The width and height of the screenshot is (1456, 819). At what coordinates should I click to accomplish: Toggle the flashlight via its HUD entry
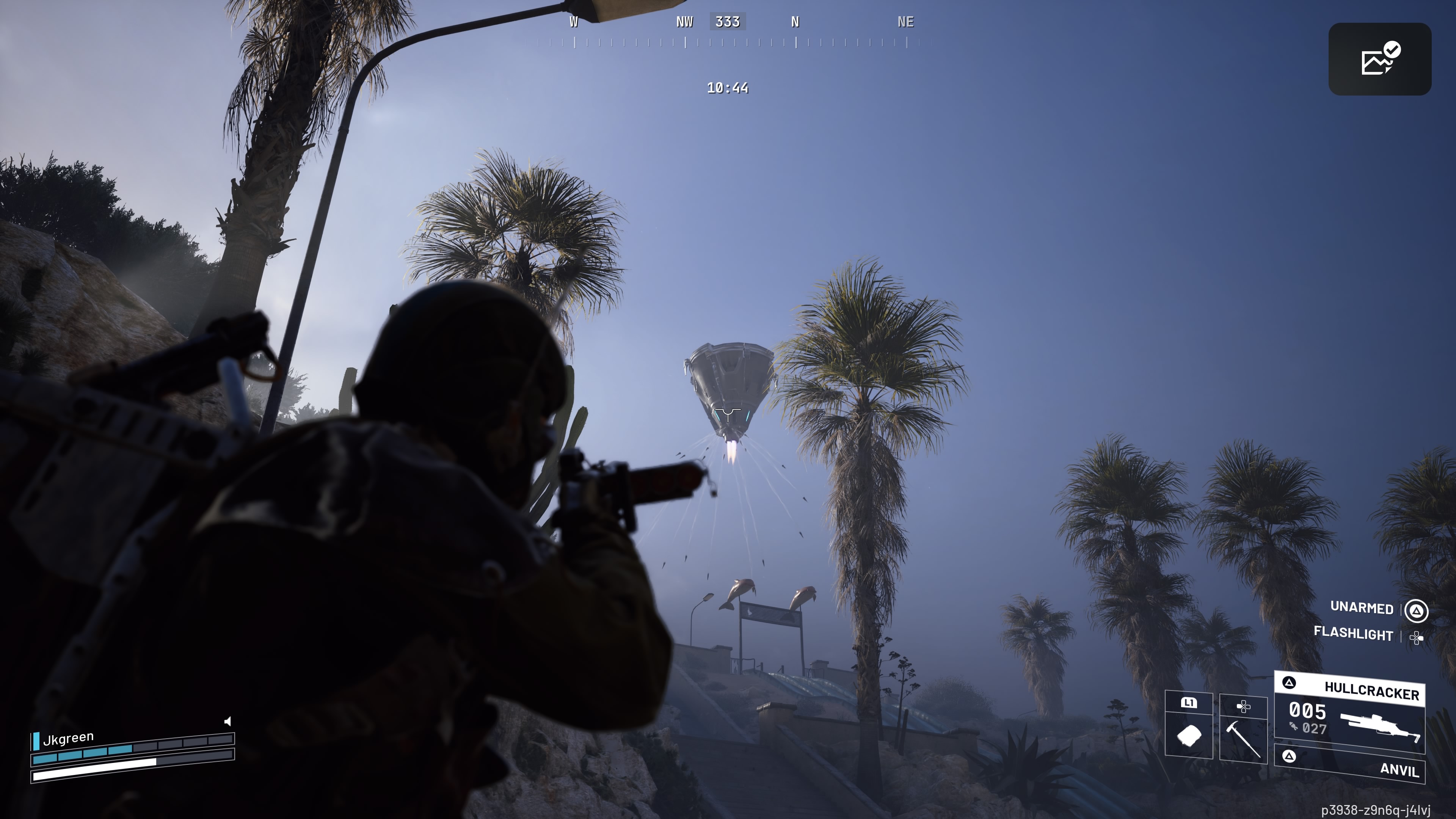pos(1354,635)
